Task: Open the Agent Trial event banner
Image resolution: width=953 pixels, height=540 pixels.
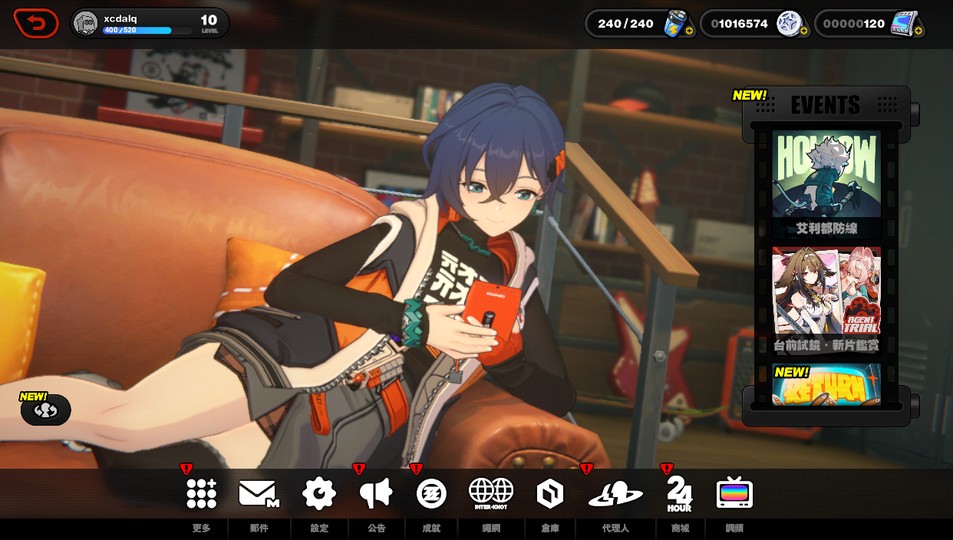Action: pos(826,298)
